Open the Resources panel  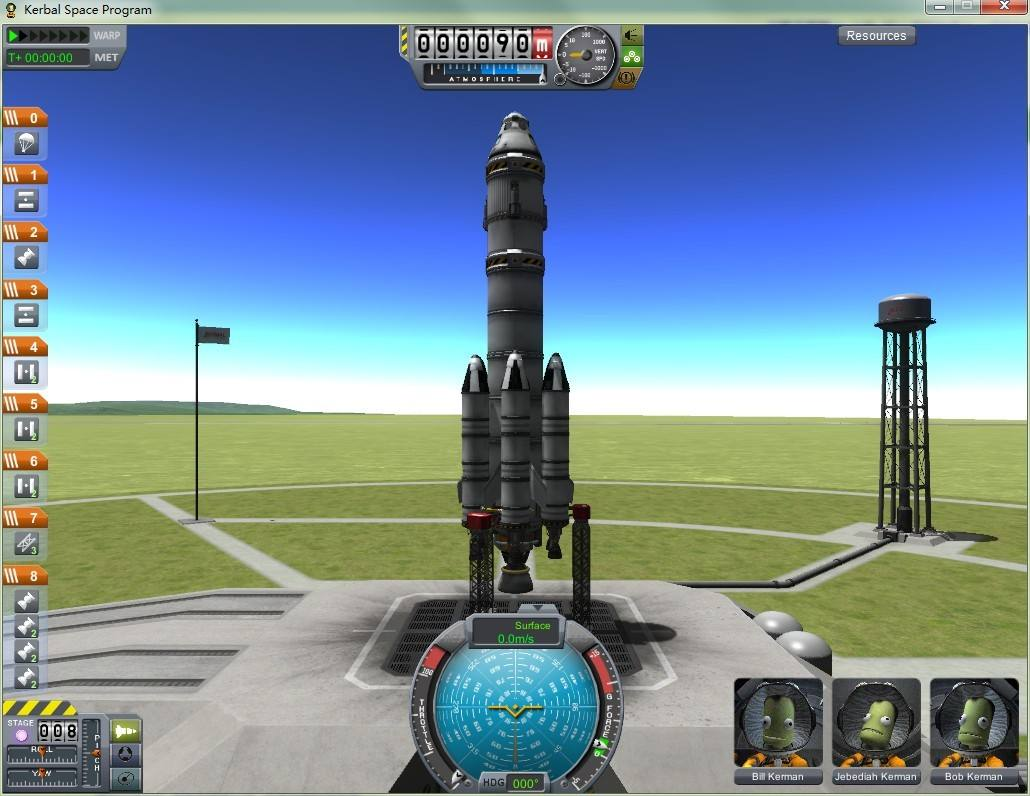pos(876,36)
